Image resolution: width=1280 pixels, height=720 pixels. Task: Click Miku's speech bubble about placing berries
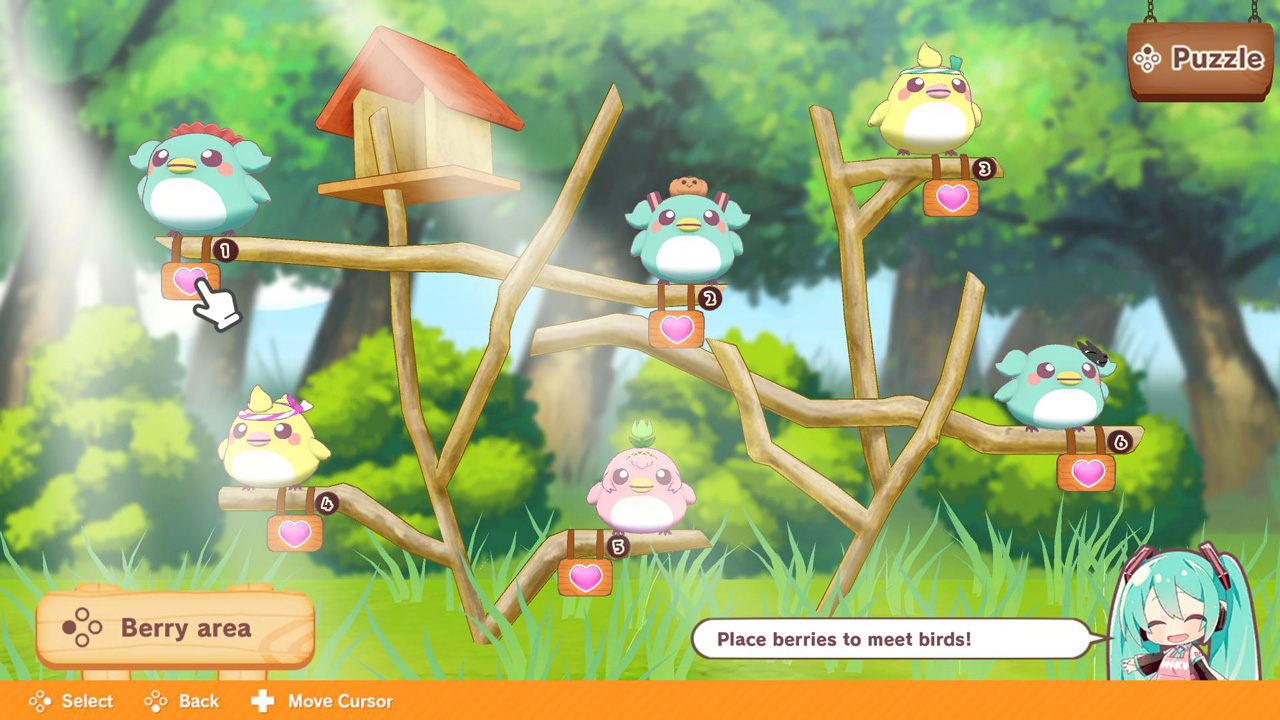tap(888, 639)
